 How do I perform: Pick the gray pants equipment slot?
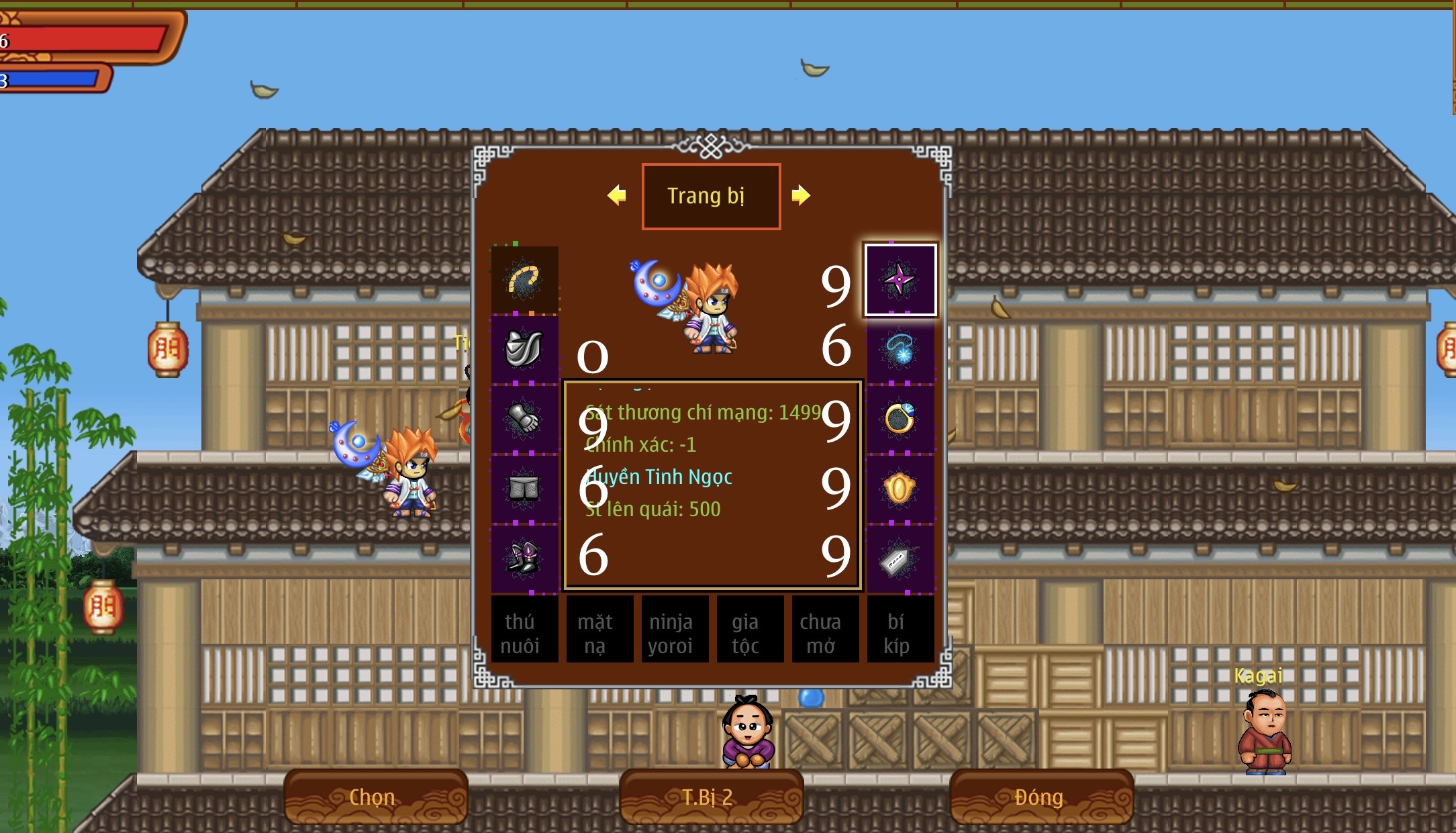click(524, 489)
